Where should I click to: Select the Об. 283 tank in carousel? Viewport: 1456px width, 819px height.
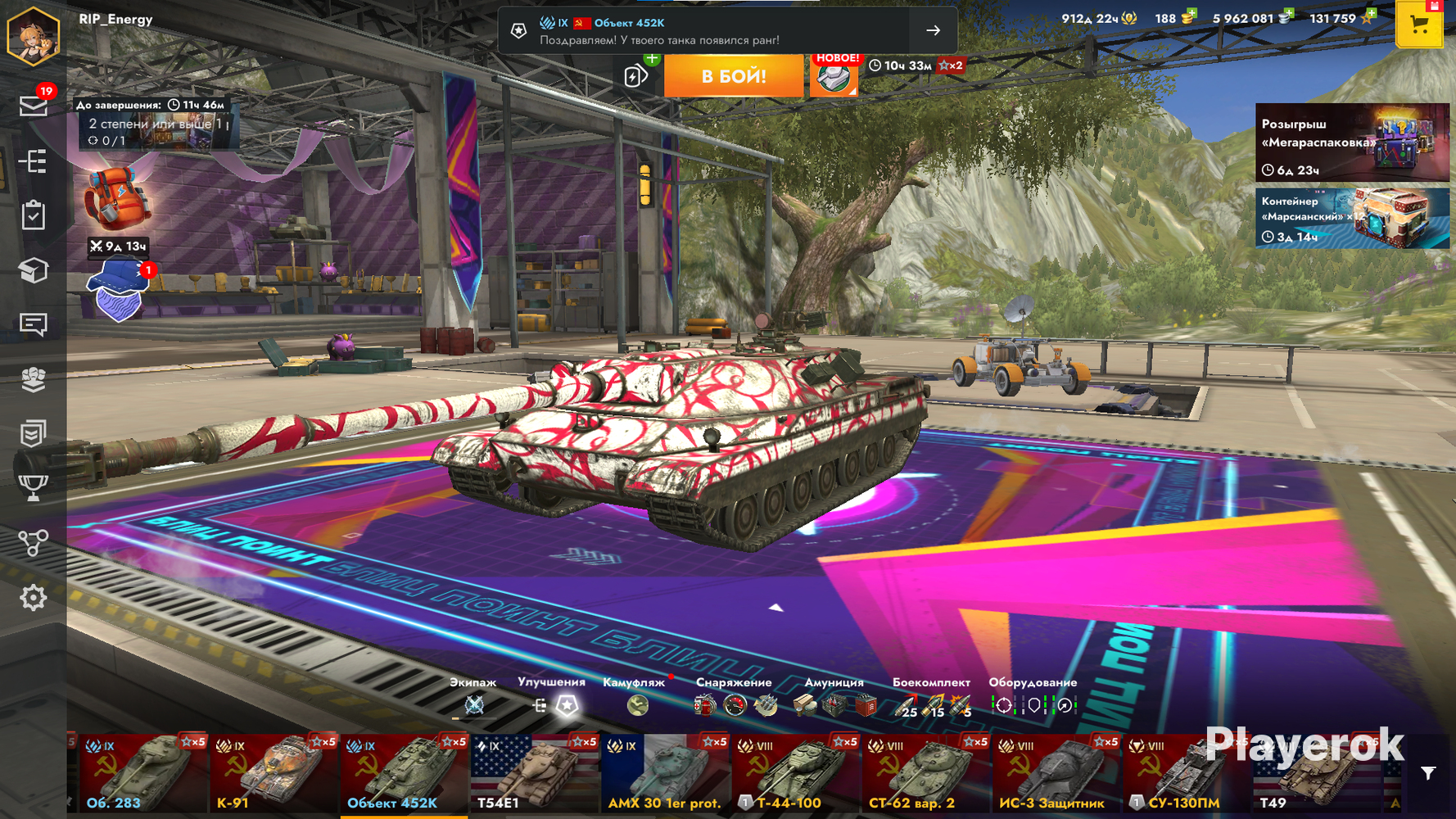click(141, 774)
